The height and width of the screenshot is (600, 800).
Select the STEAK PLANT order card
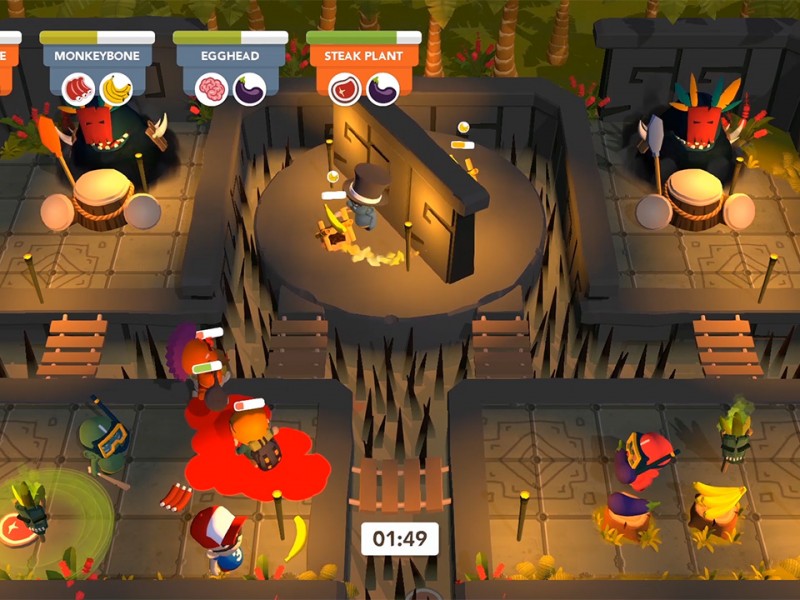(x=363, y=57)
